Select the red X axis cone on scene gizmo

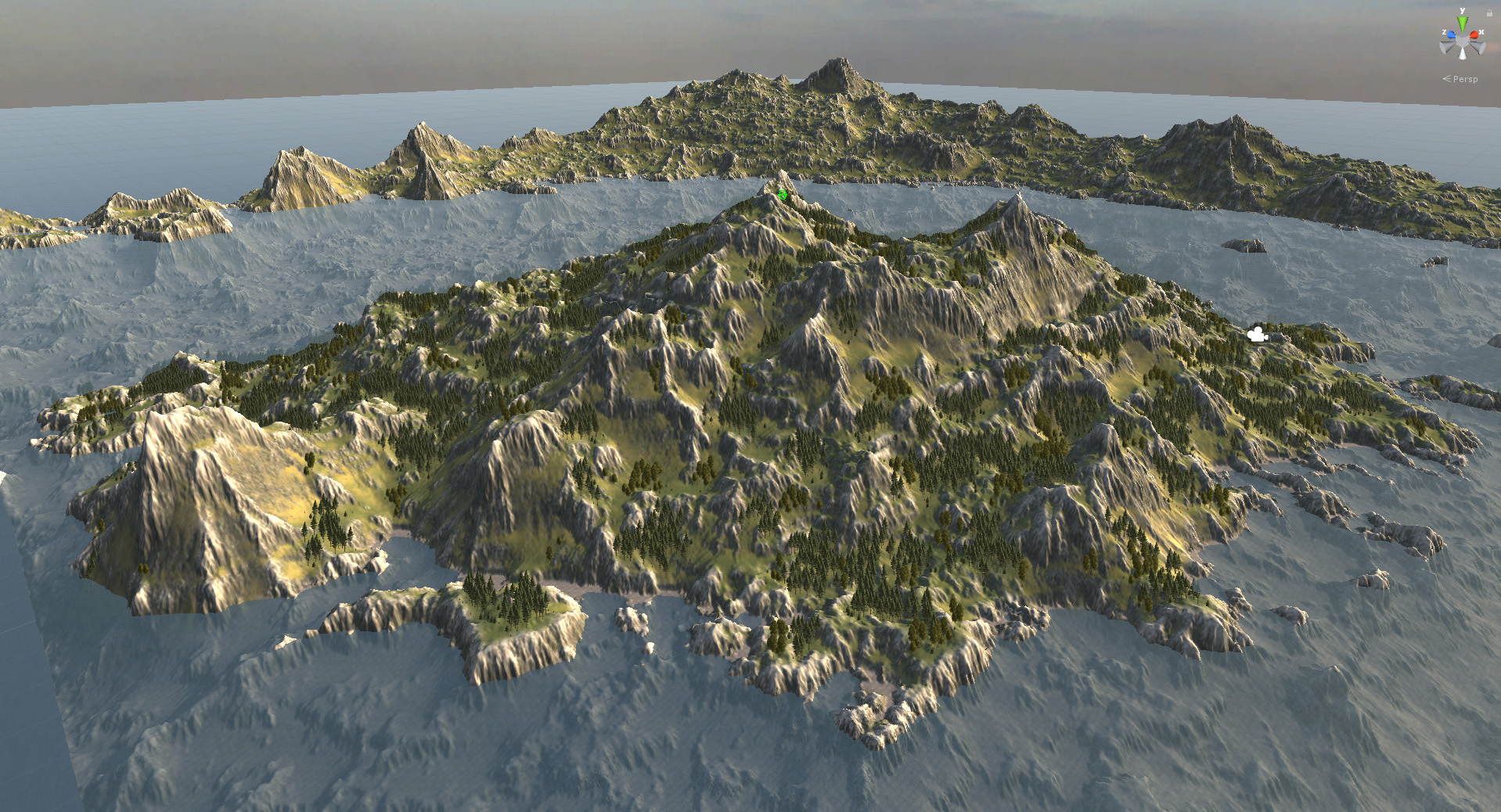(1474, 34)
